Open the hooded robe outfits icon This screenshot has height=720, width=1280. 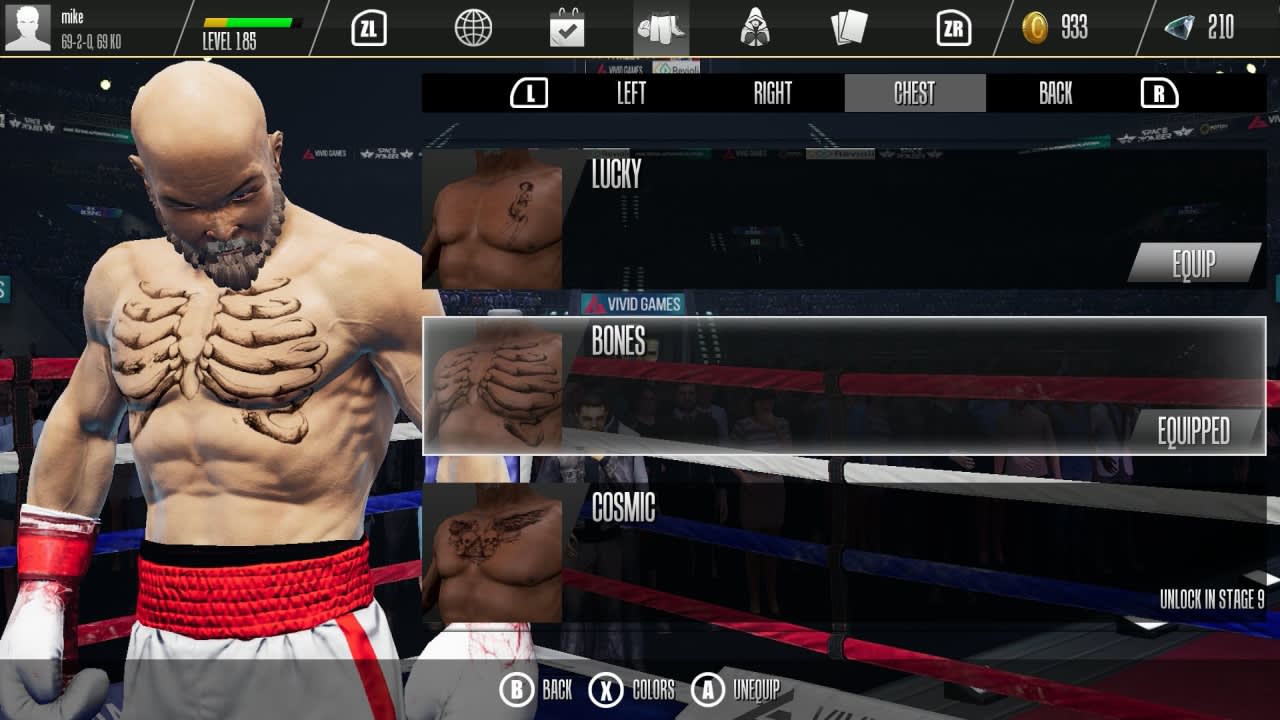coord(758,28)
